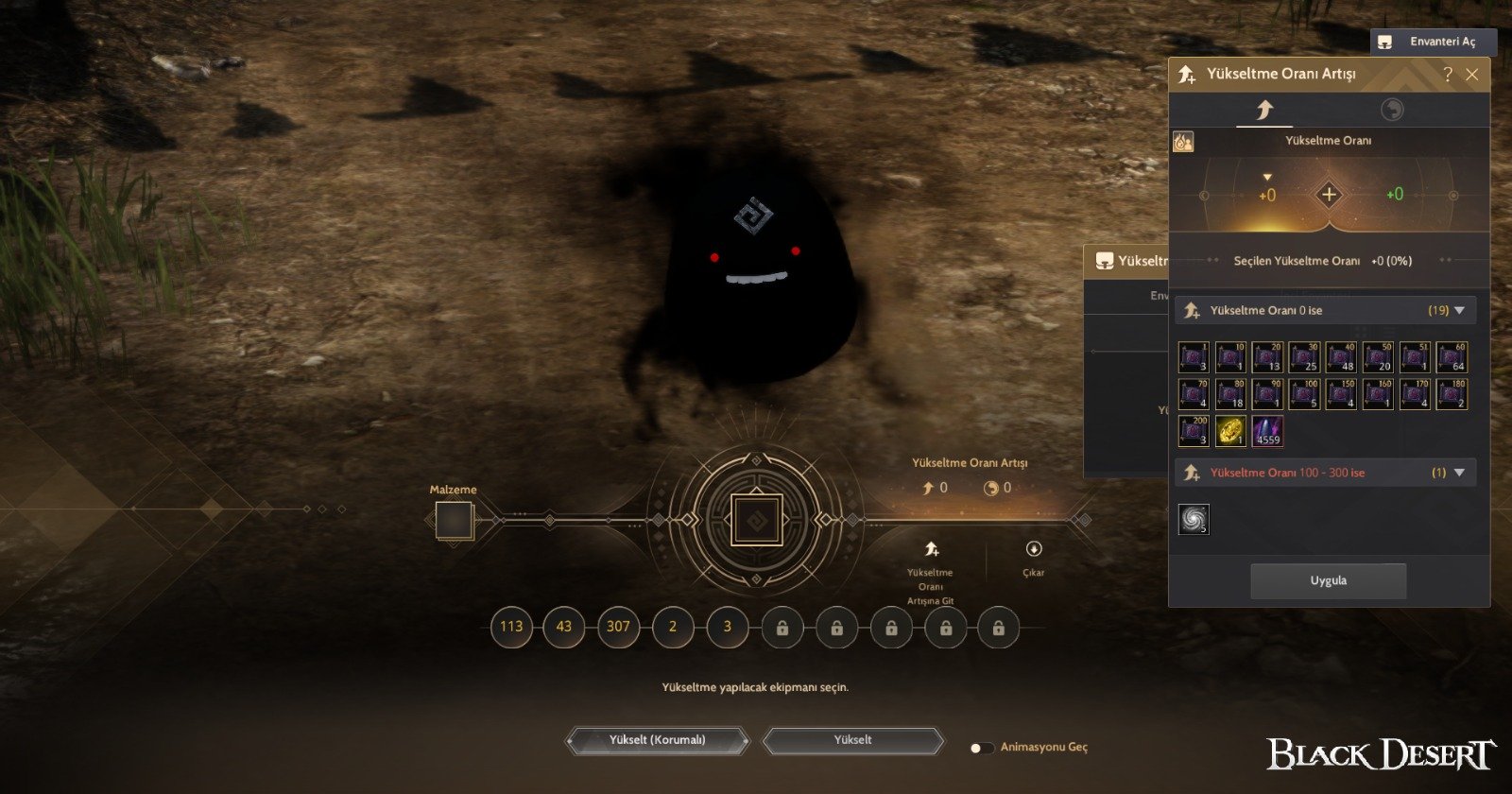Switch to the swirl orb tab
The width and height of the screenshot is (1512, 794).
click(x=1392, y=111)
